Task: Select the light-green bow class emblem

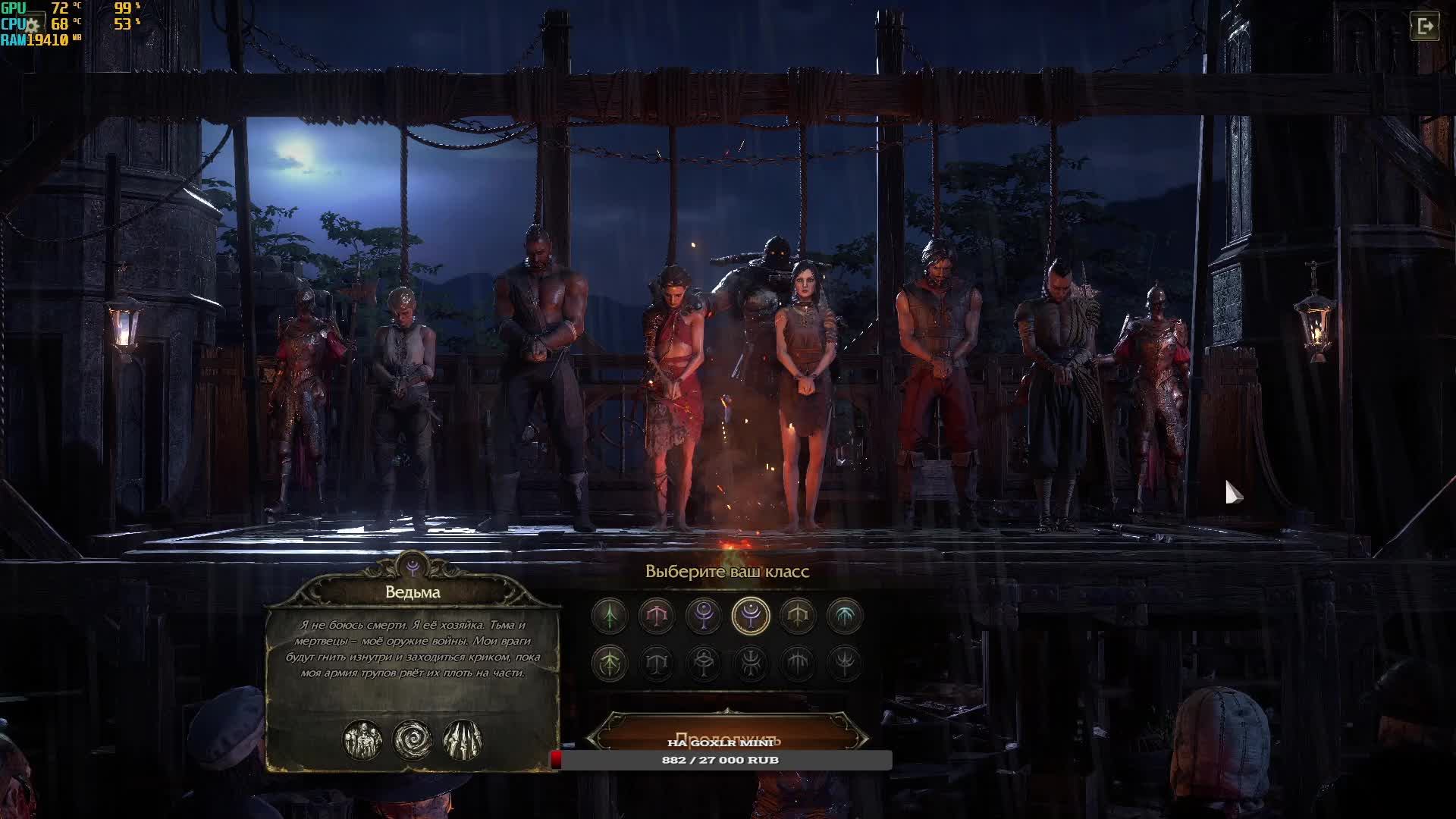Action: pos(610,664)
